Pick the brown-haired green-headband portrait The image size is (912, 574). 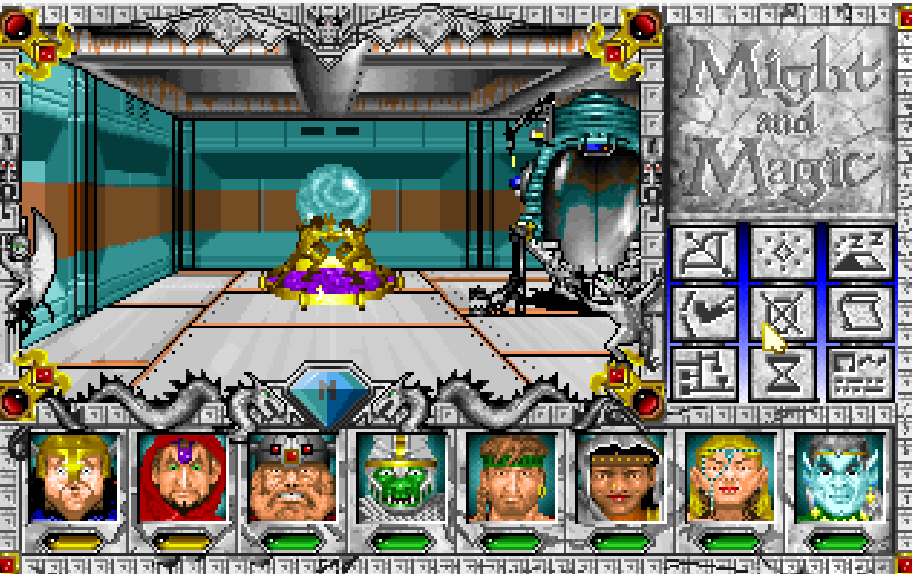[510, 477]
